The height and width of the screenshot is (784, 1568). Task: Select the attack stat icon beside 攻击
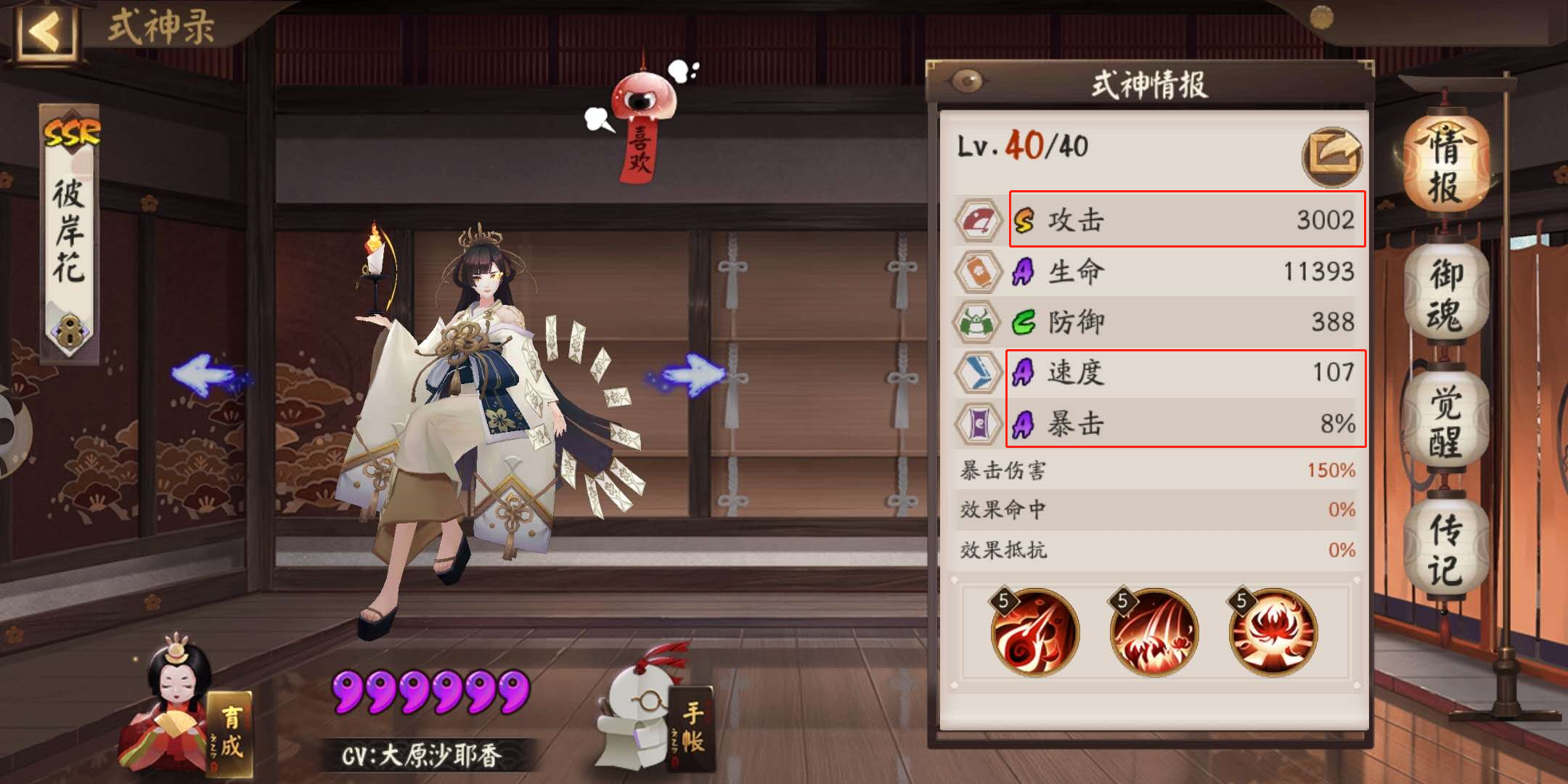click(978, 220)
